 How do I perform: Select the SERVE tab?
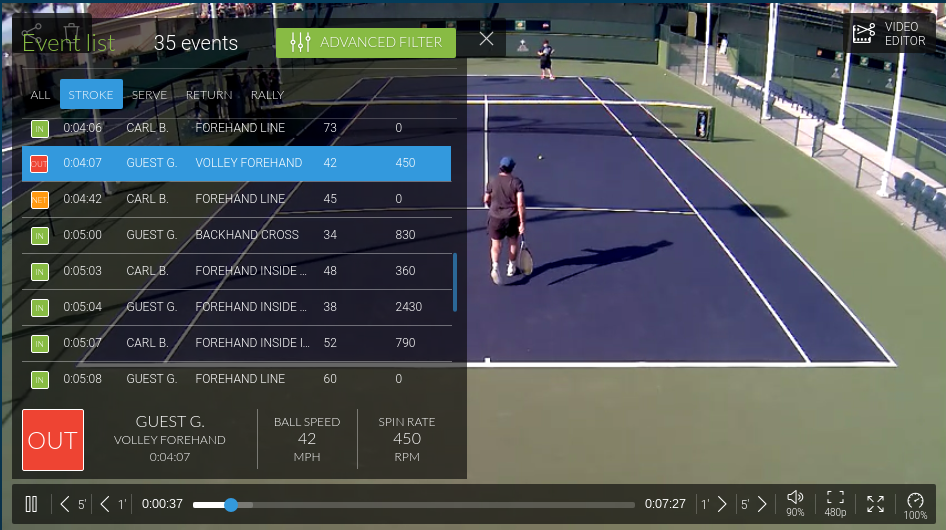point(149,95)
